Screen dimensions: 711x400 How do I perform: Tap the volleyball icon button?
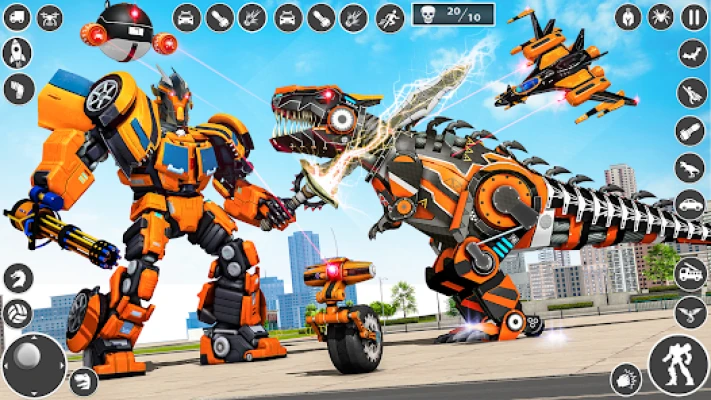(x=17, y=313)
